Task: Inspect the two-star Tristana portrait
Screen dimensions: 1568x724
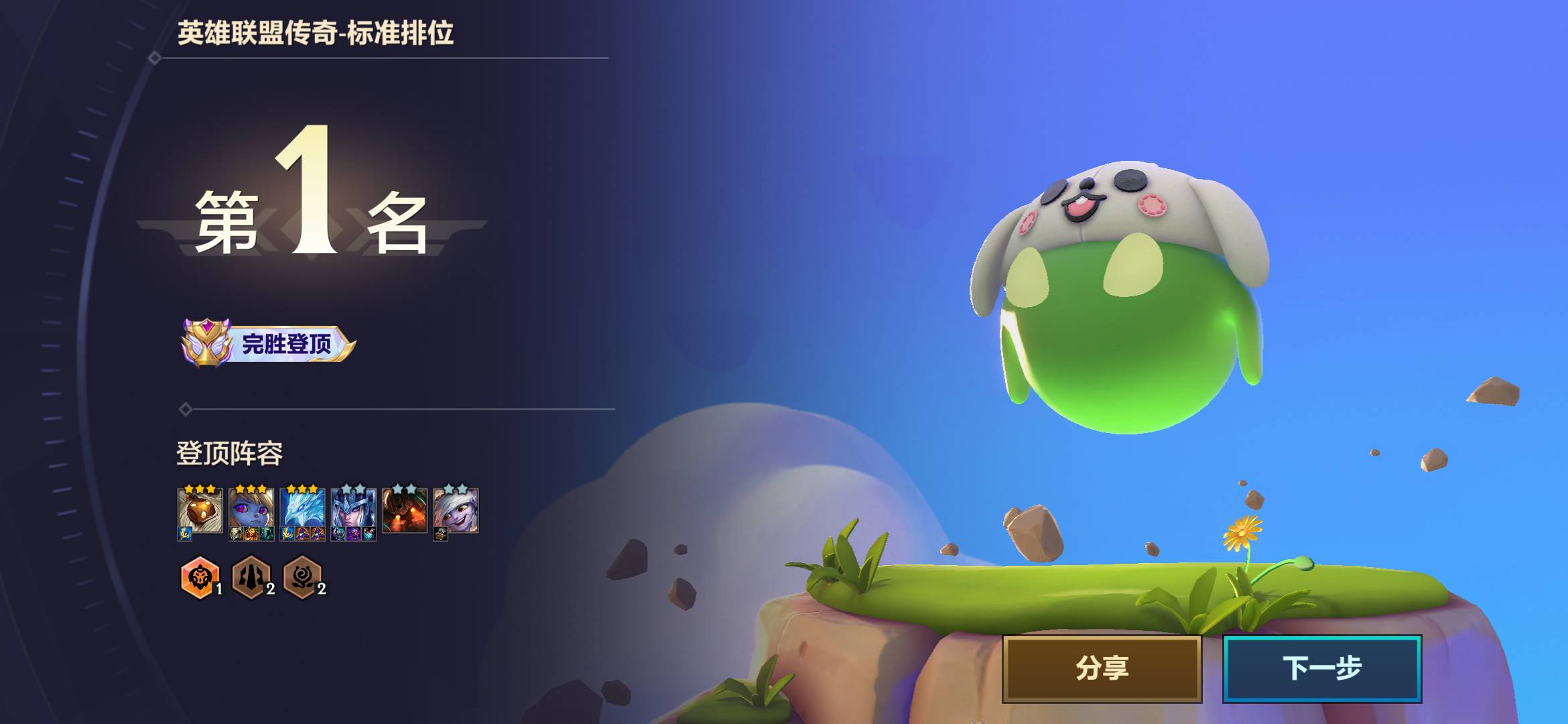Action: (456, 511)
